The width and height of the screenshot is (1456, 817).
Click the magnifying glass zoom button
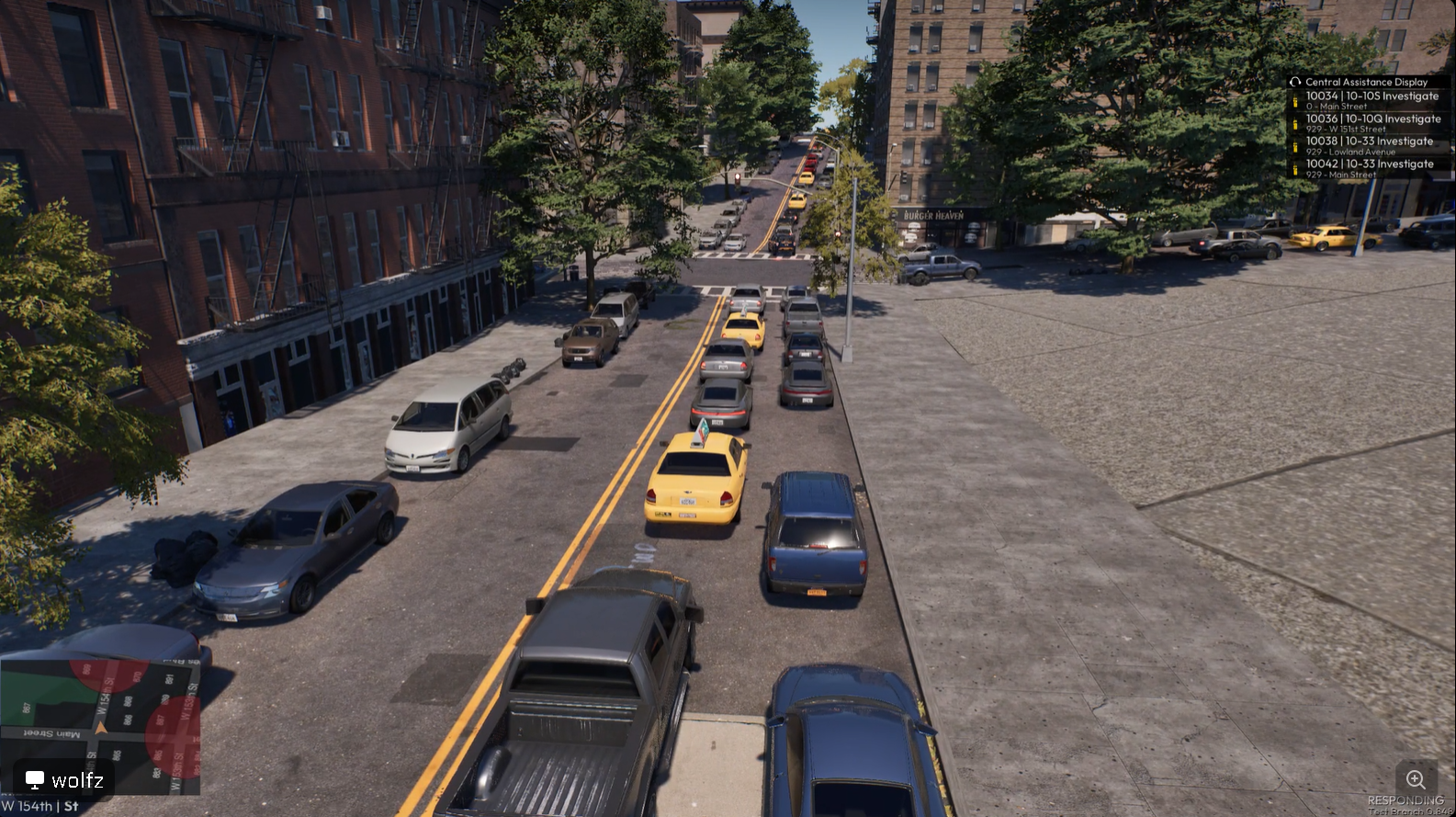click(x=1416, y=779)
